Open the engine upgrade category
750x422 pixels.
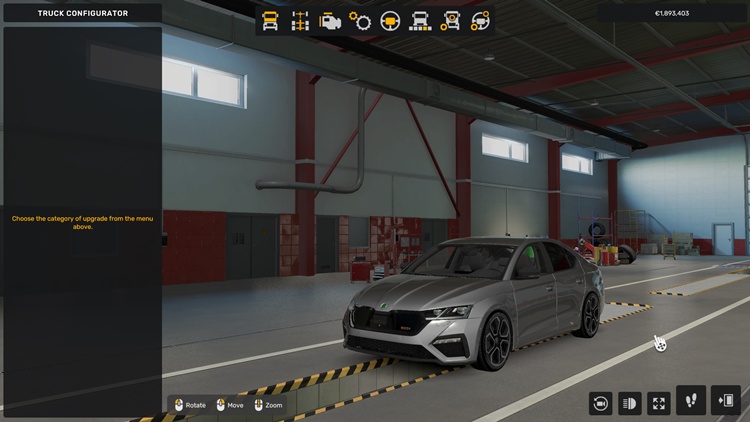(x=330, y=20)
